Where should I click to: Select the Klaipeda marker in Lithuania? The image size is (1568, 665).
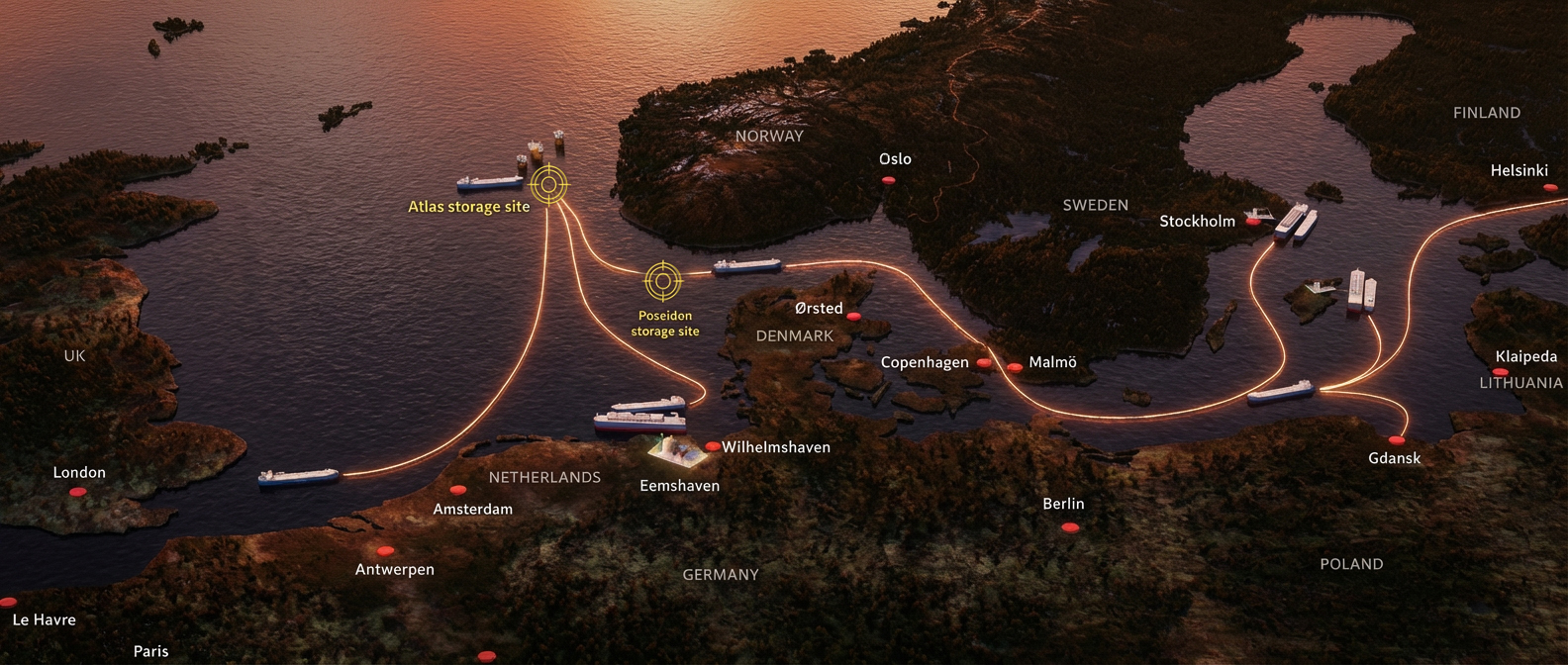1501,372
